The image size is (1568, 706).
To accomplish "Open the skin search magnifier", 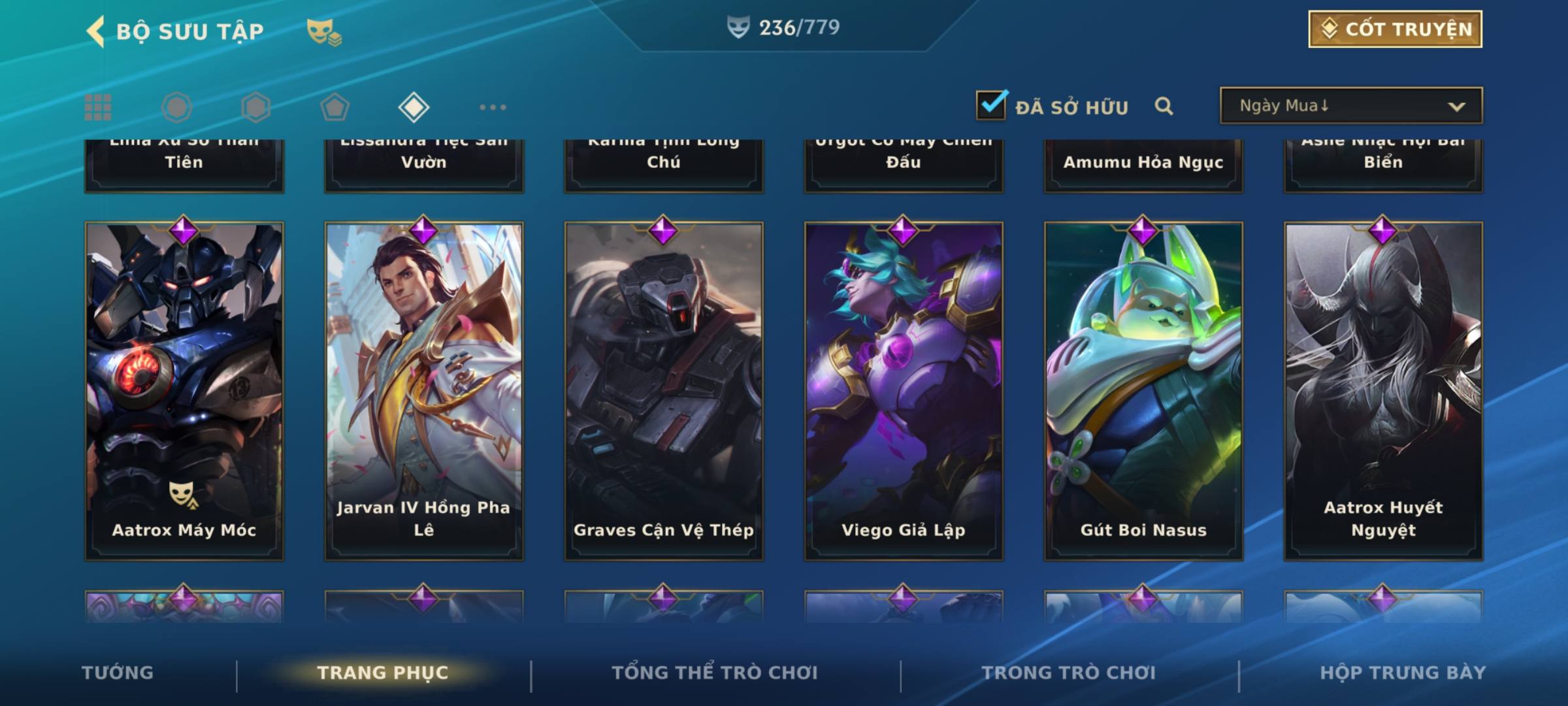I will (x=1164, y=106).
